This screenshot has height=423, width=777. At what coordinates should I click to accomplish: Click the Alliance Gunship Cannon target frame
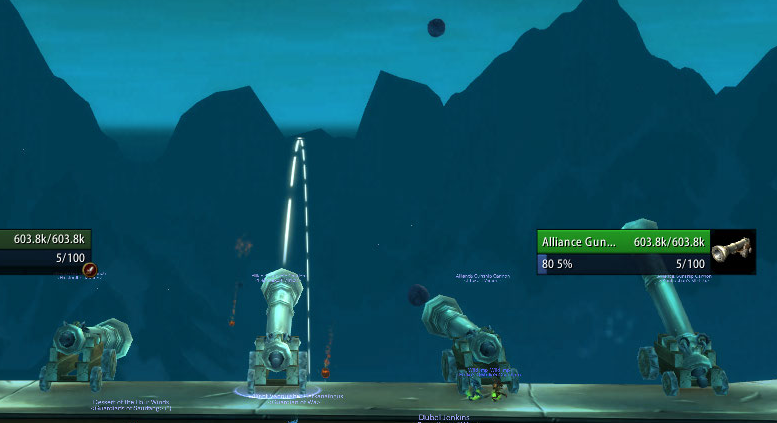[624, 242]
